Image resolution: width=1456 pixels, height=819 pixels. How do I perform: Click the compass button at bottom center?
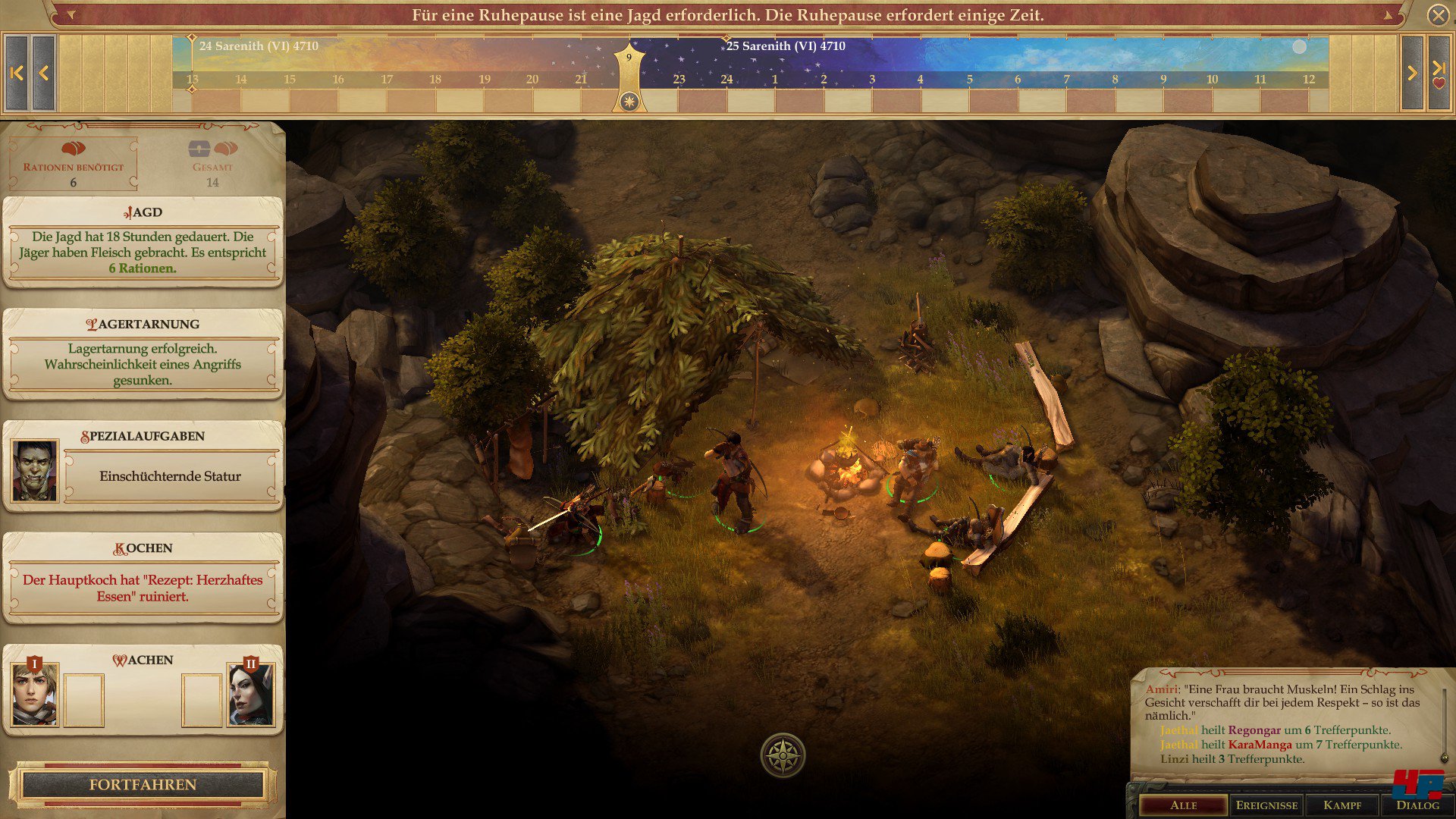point(783,755)
